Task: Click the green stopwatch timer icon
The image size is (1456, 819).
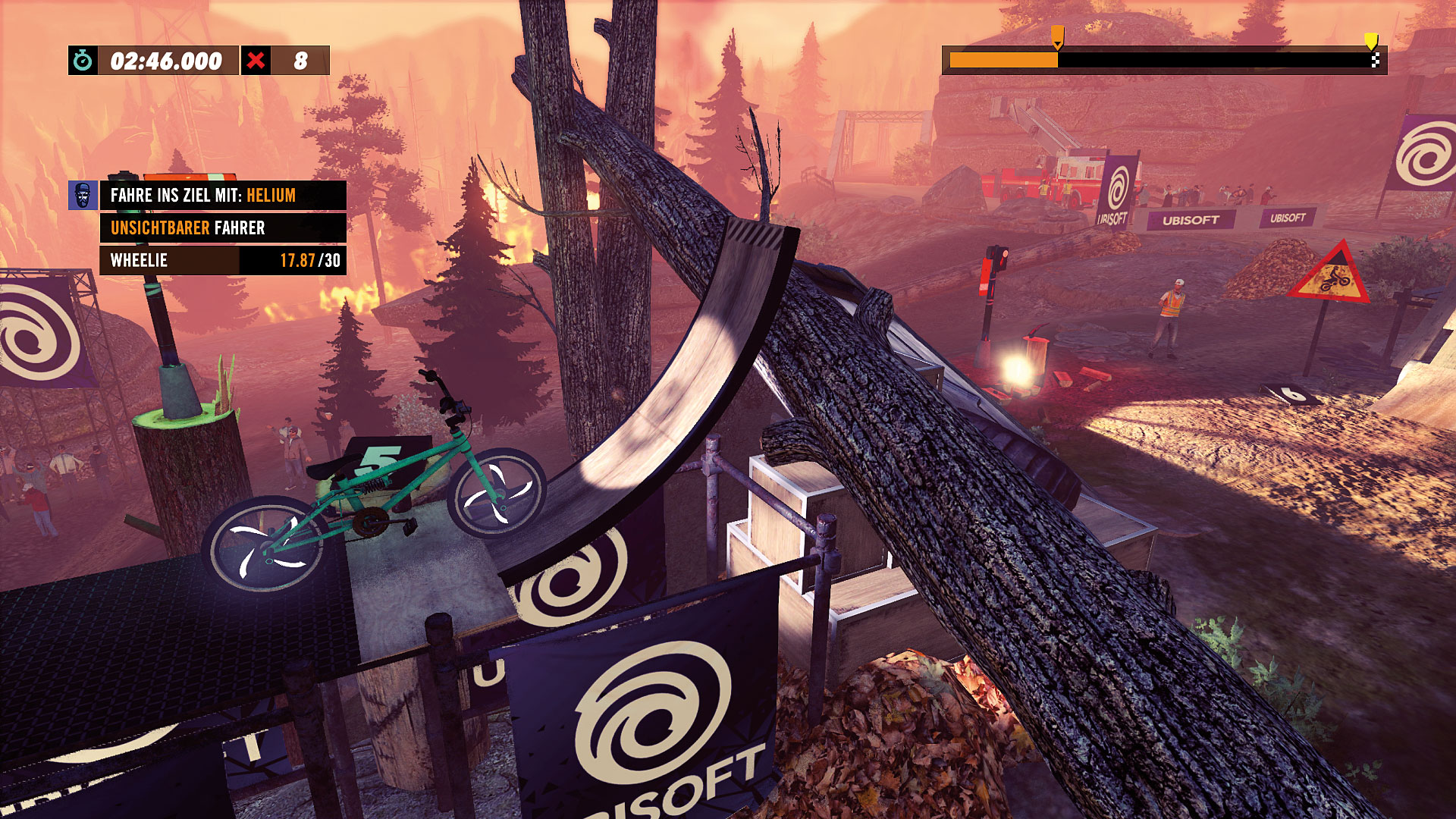Action: click(83, 61)
